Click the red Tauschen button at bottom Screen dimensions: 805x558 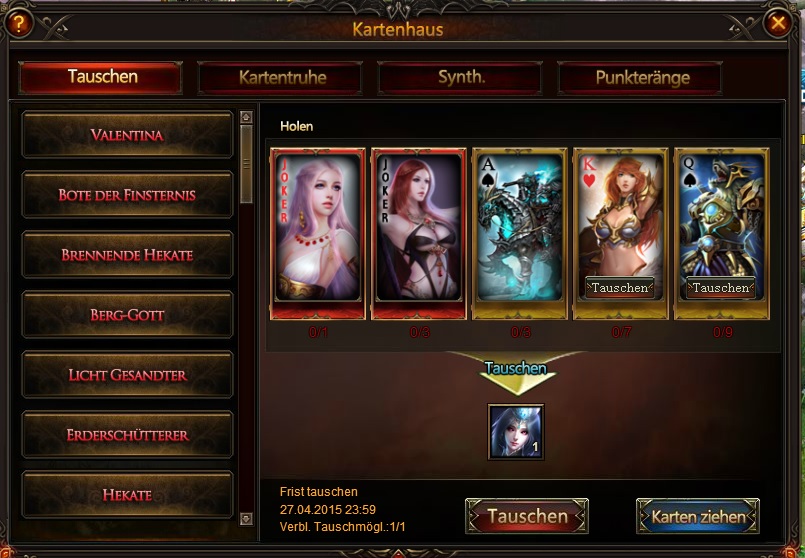[x=526, y=517]
